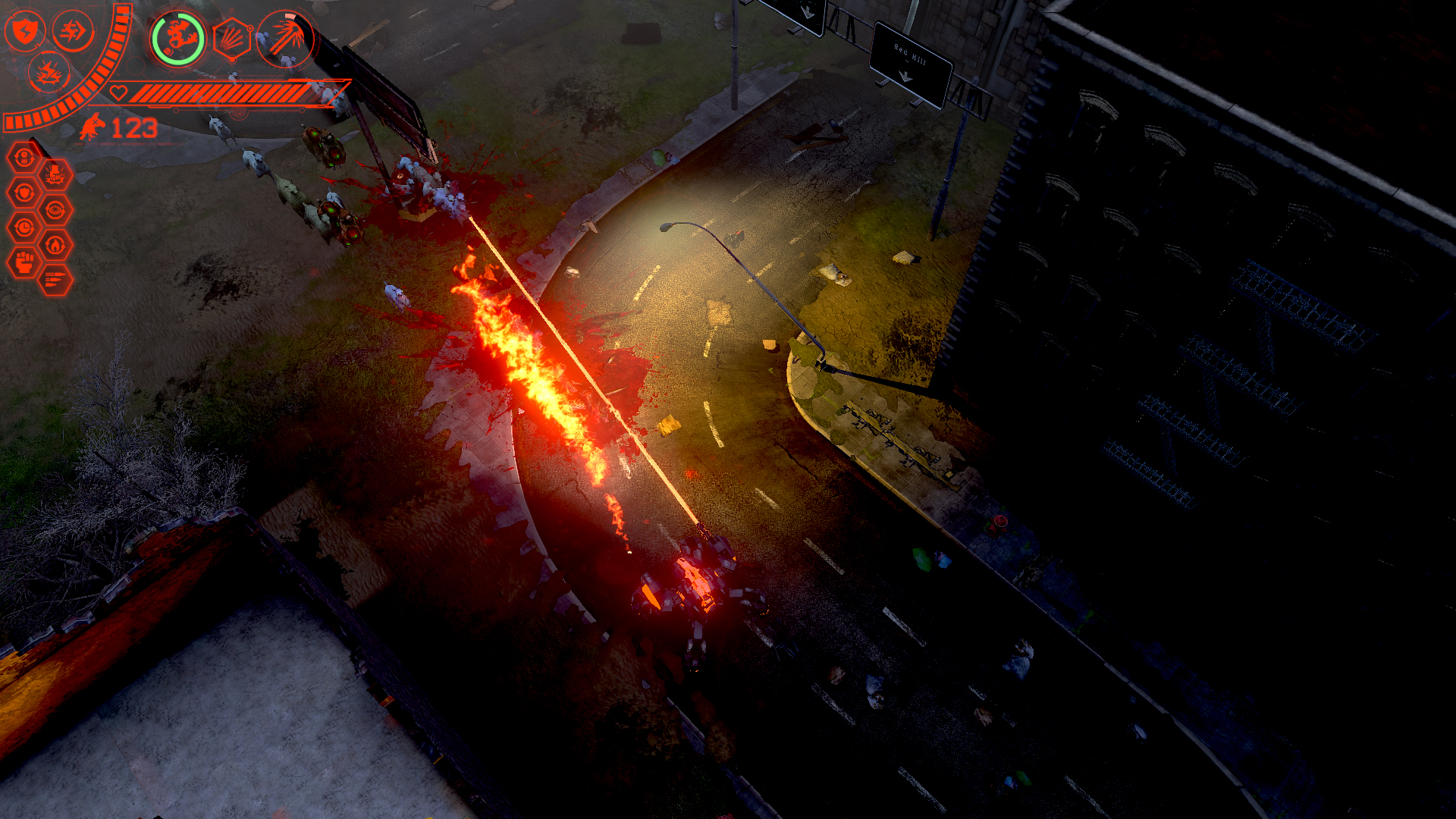1456x819 pixels.
Task: Select the orbit eye upgrade hexagon
Action: pos(54,211)
